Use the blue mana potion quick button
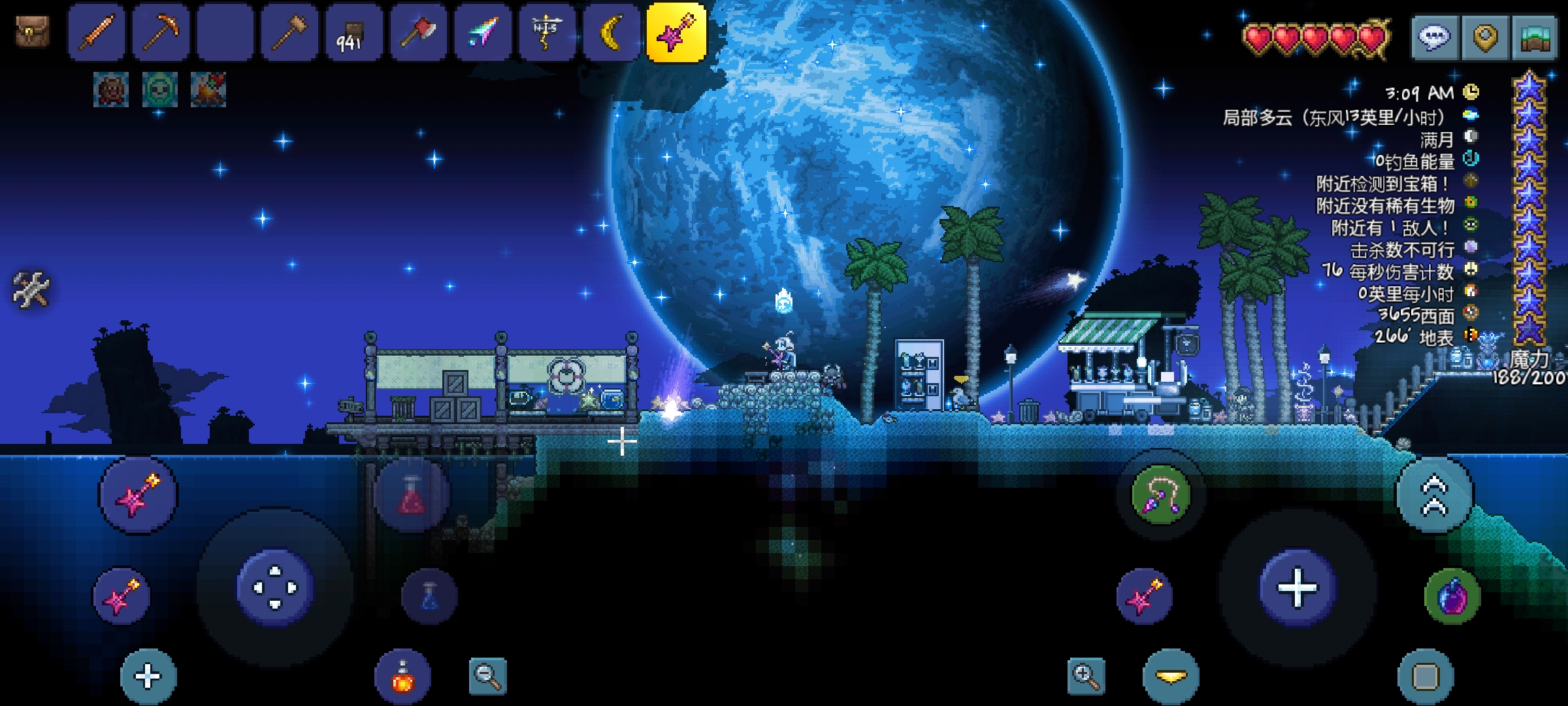This screenshot has width=1568, height=706. click(x=429, y=596)
